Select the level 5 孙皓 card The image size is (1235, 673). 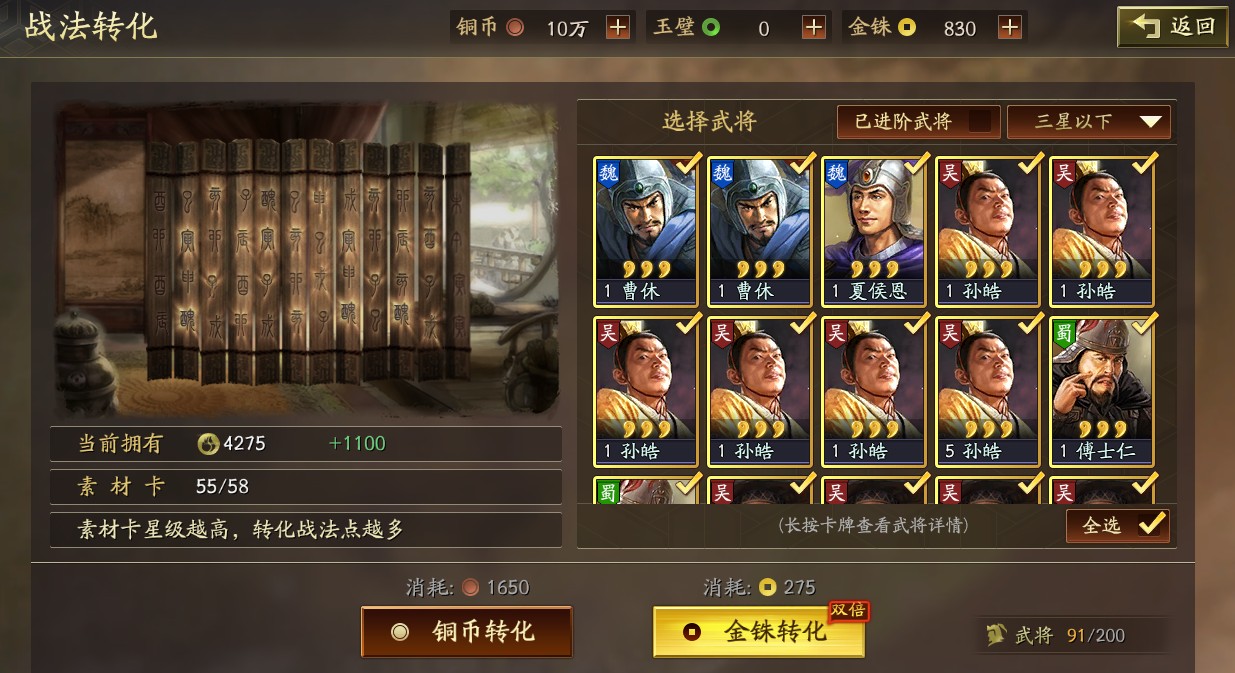click(987, 391)
